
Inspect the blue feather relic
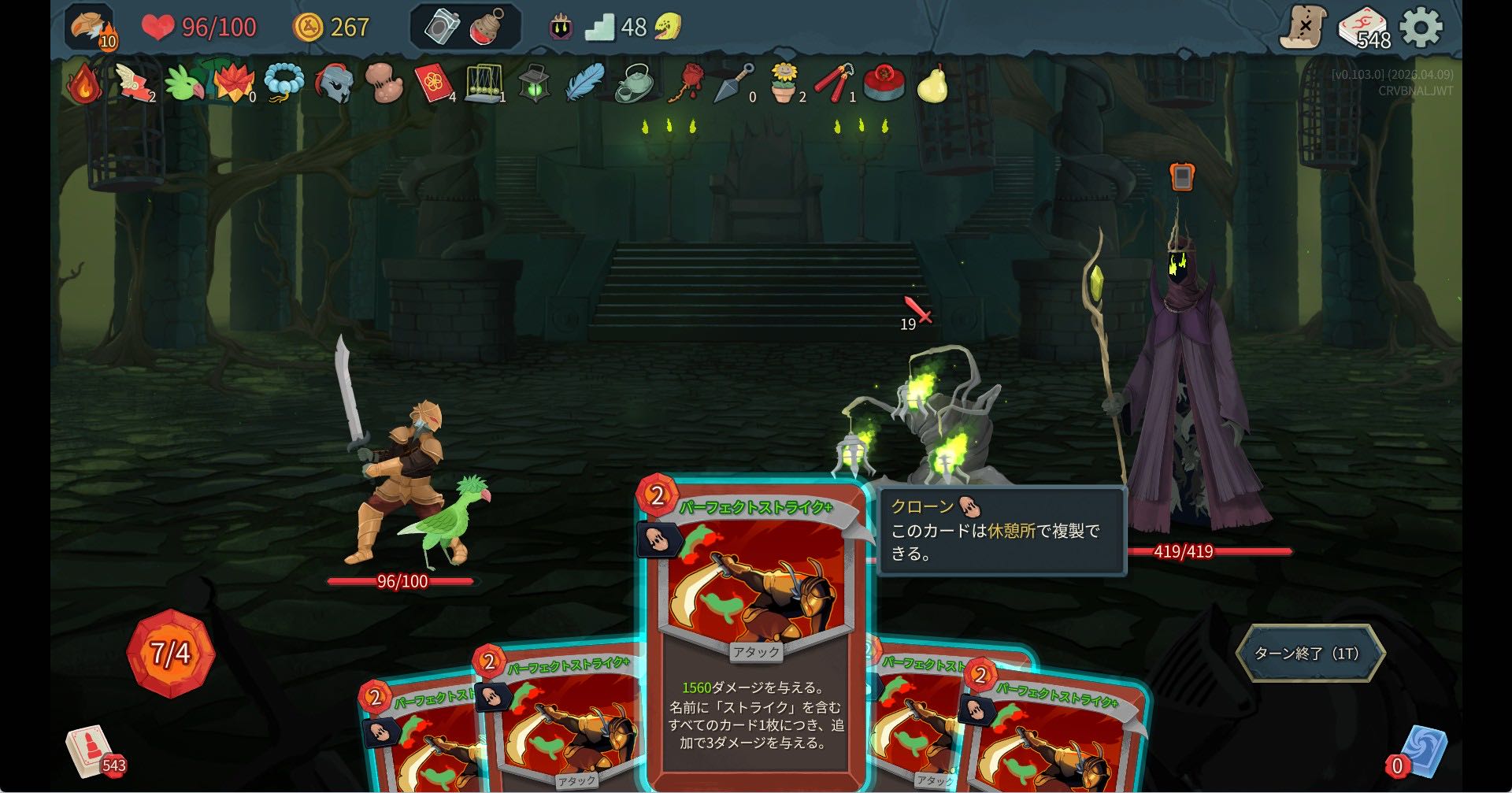tap(584, 83)
